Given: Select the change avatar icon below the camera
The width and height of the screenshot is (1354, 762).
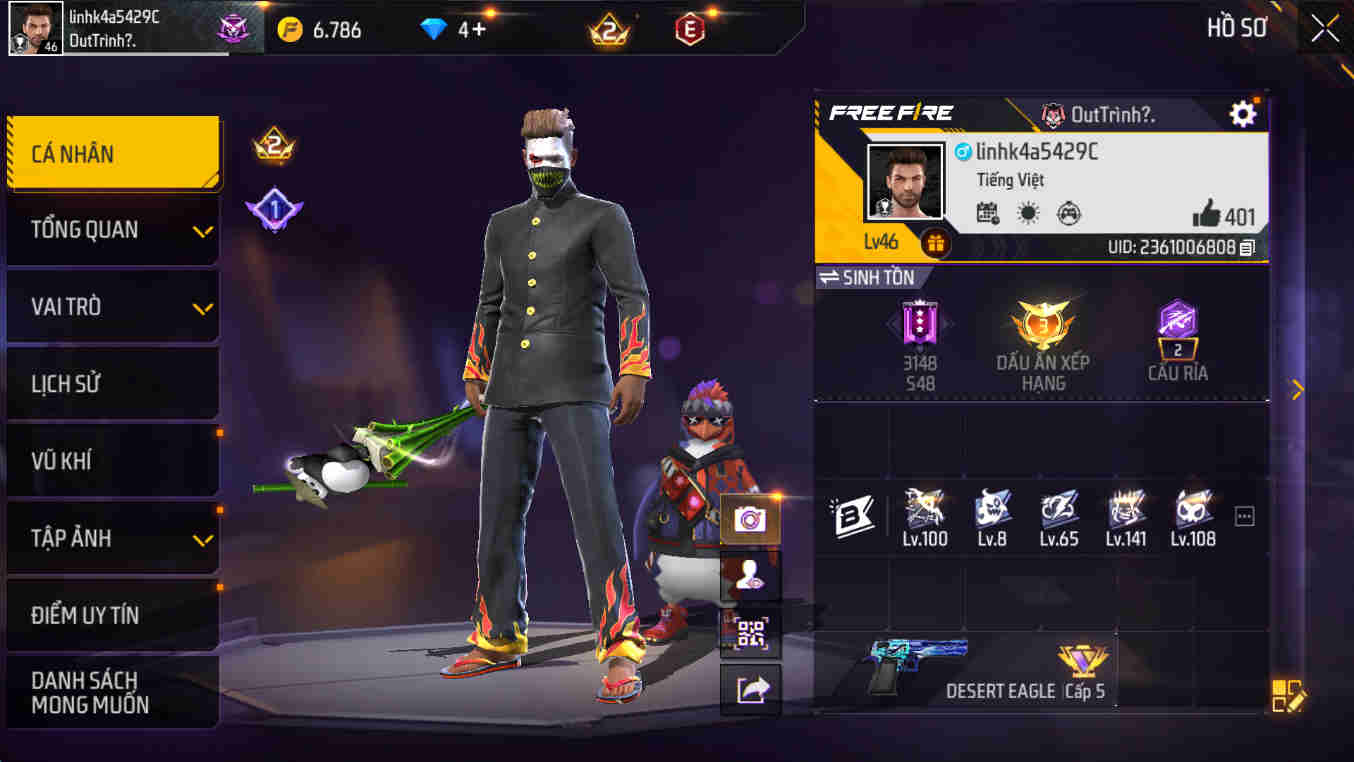Looking at the screenshot, I should coord(749,576).
